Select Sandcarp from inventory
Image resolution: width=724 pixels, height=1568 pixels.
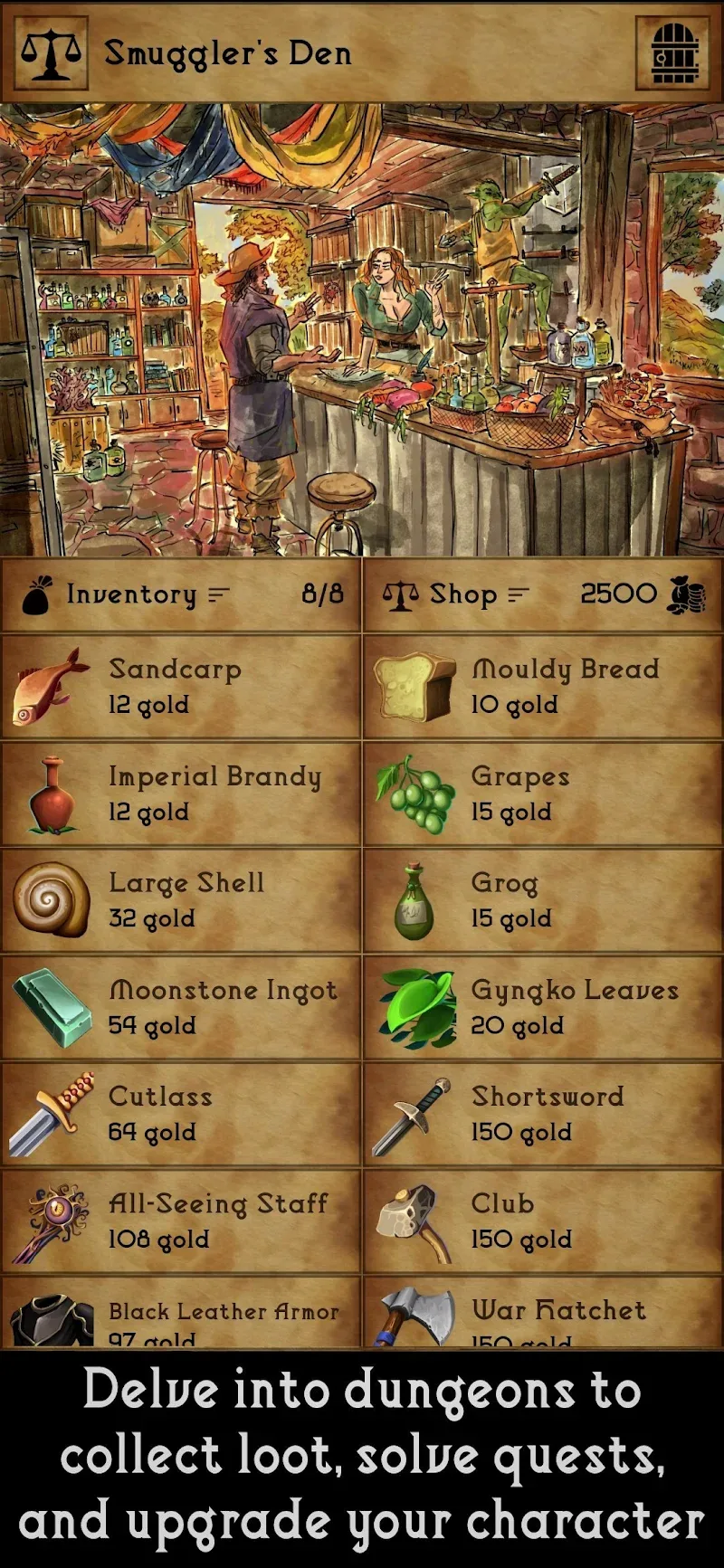181,687
